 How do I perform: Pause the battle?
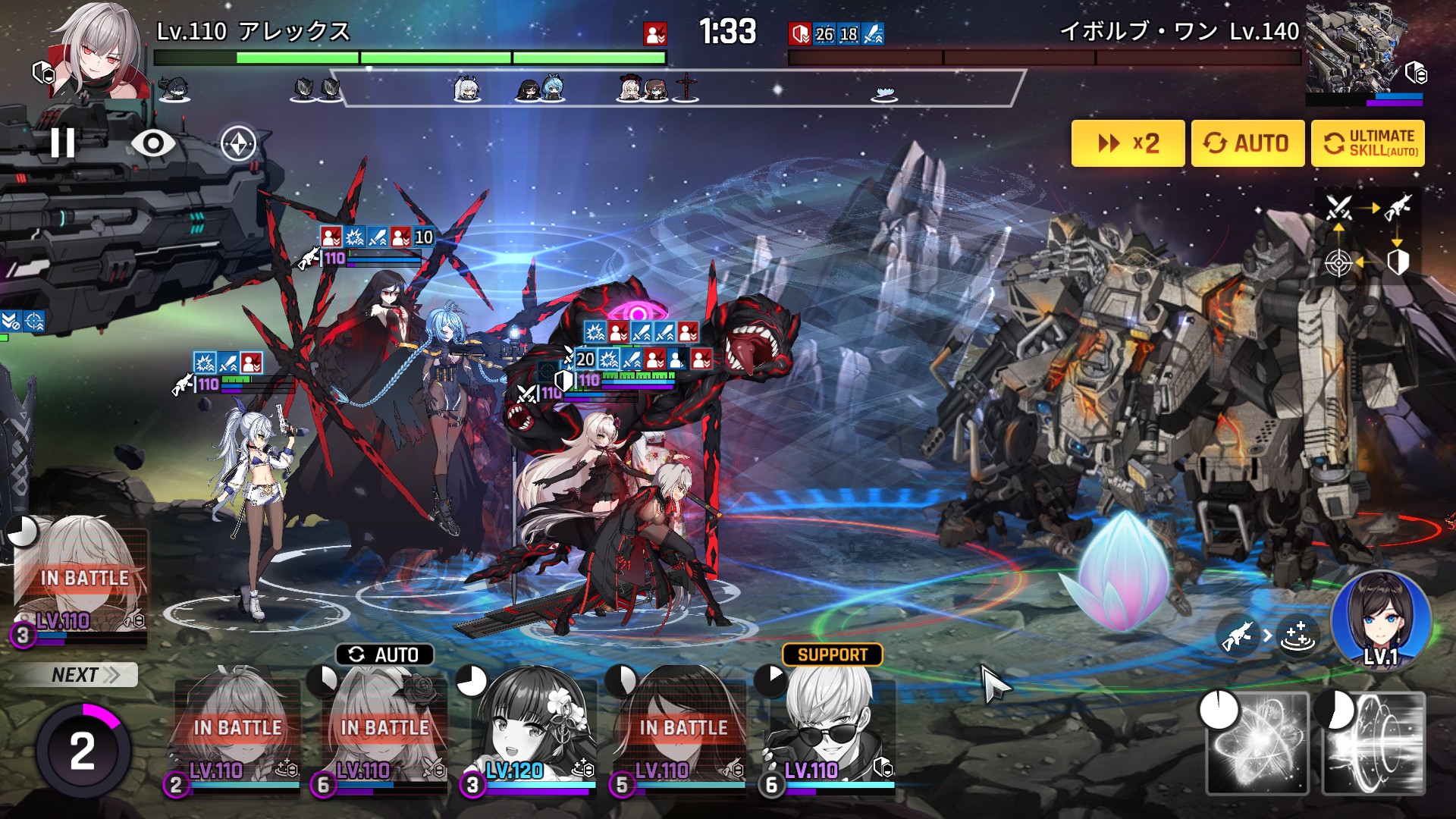[x=62, y=143]
